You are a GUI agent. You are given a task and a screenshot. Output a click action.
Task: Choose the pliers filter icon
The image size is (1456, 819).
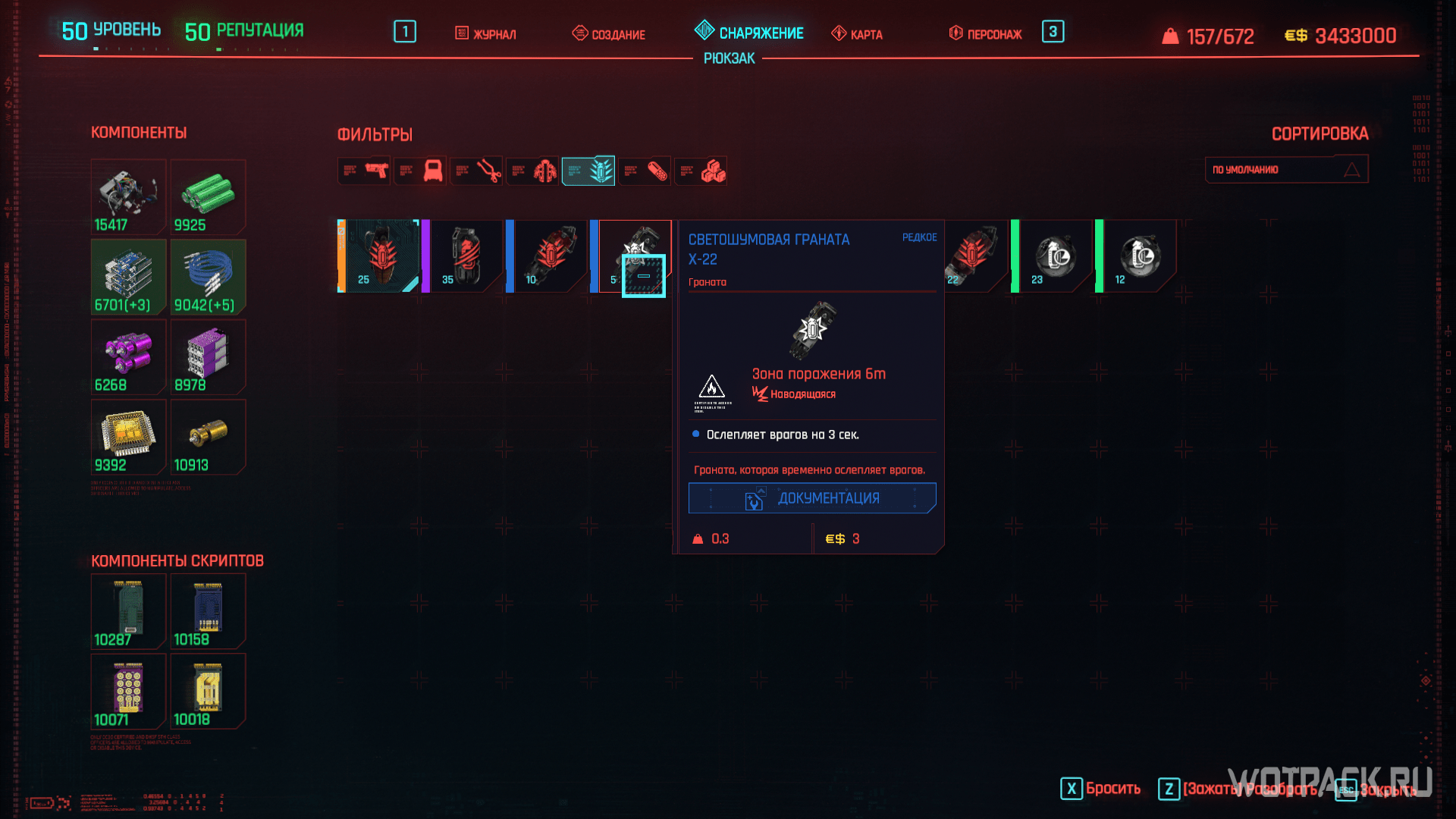(476, 171)
